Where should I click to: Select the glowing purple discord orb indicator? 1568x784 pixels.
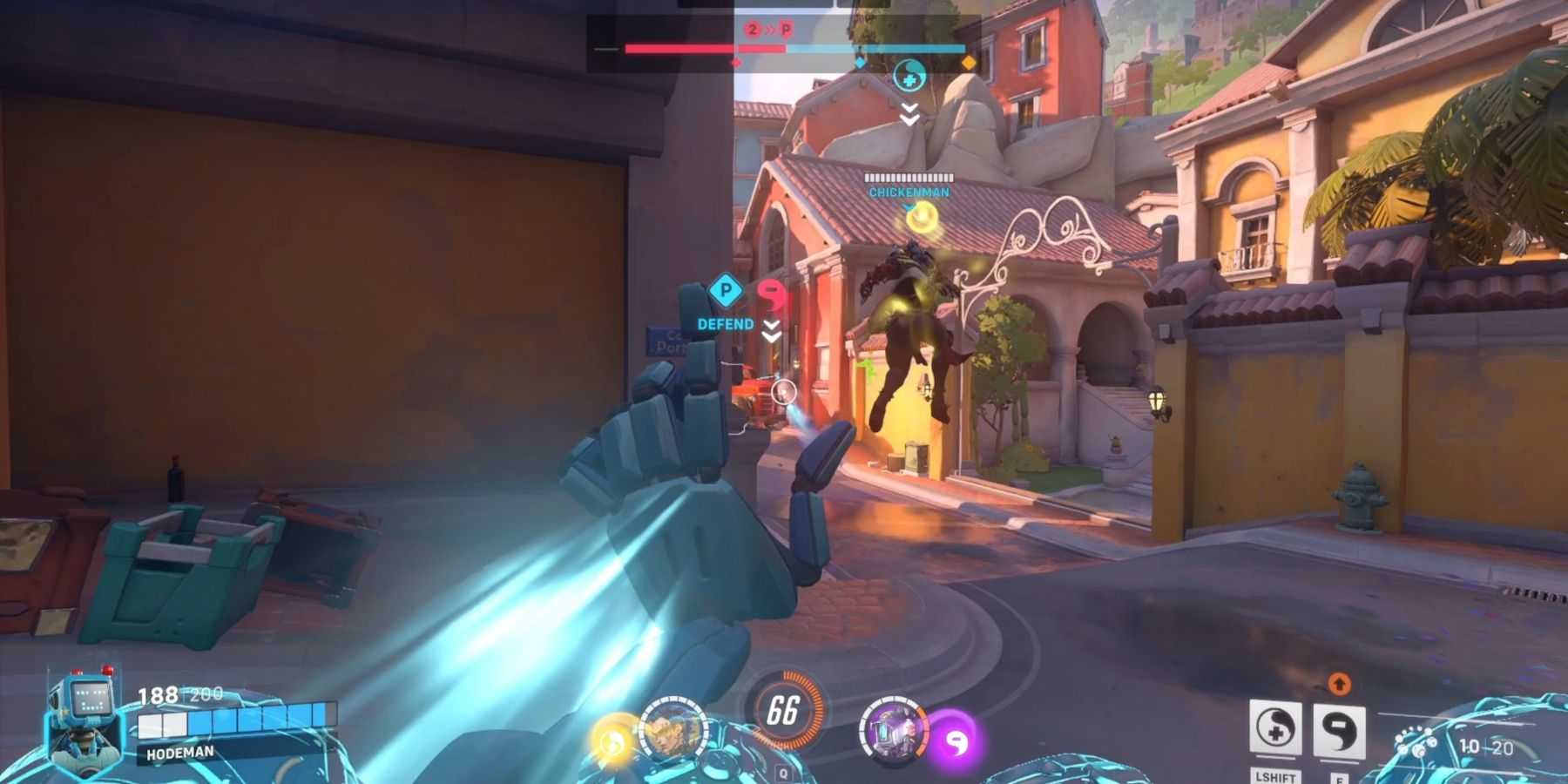click(x=956, y=742)
